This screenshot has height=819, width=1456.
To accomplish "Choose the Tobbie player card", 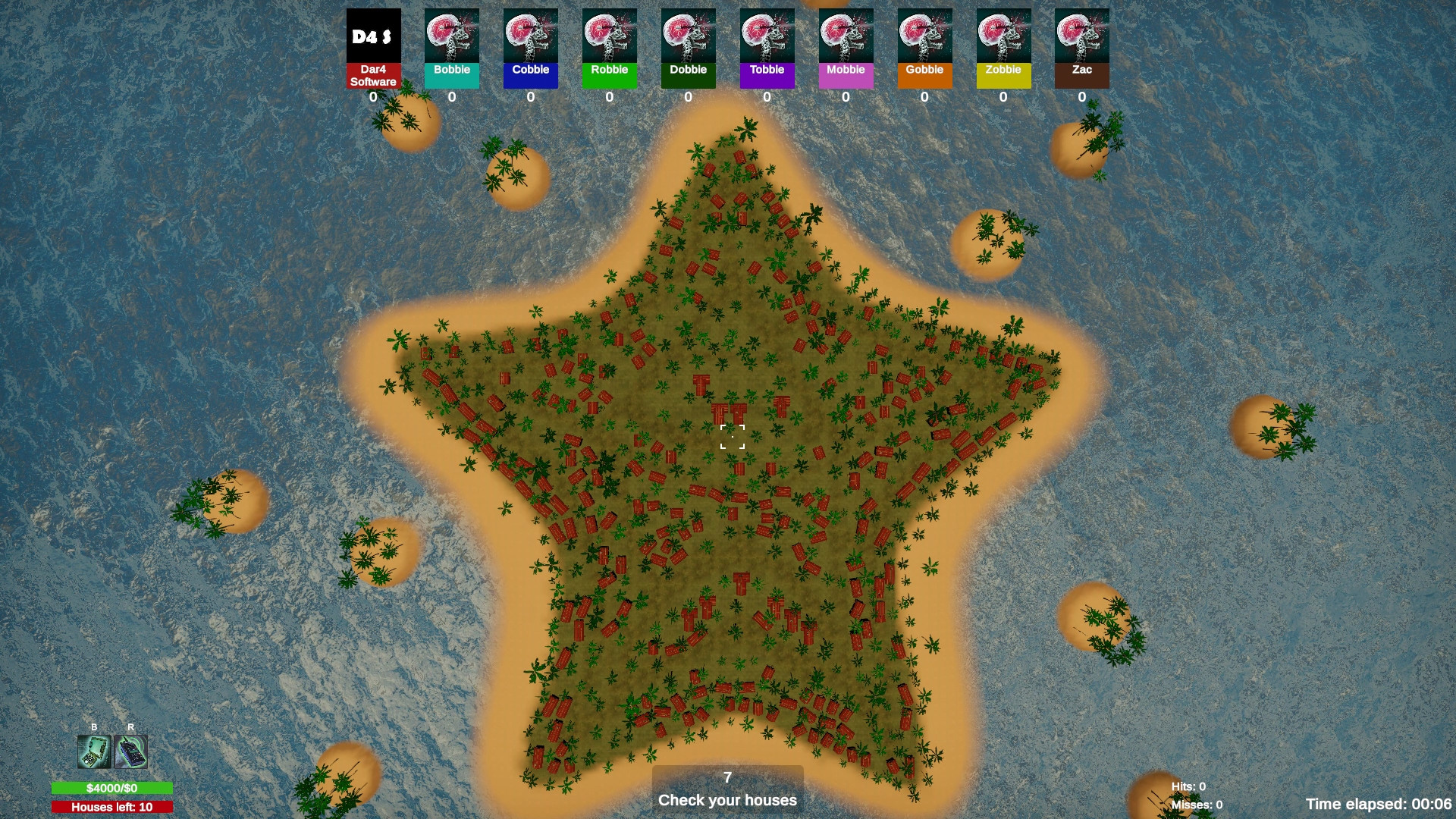I will tap(767, 49).
